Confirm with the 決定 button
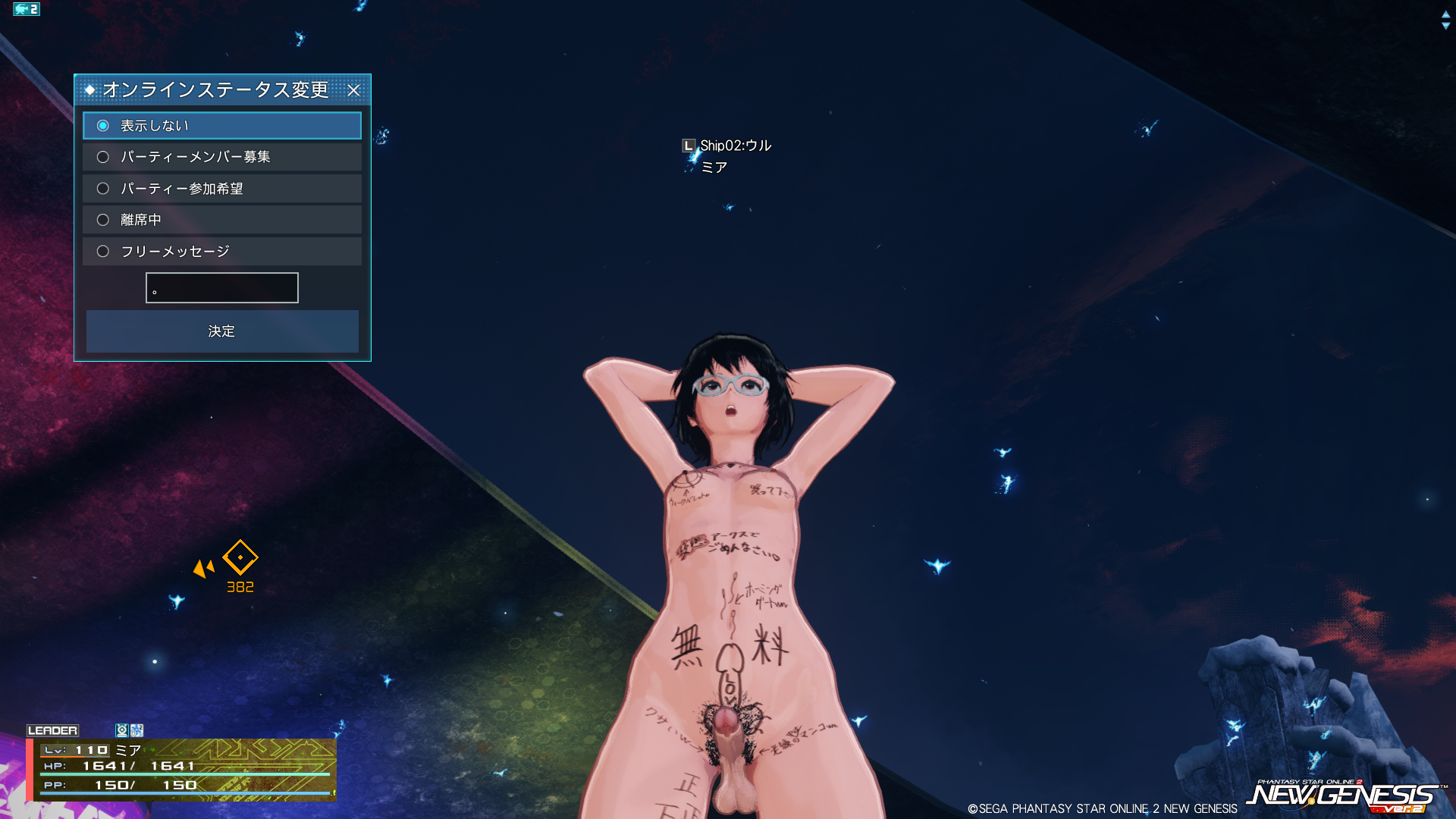Screen dimensions: 1456x819 click(x=222, y=331)
